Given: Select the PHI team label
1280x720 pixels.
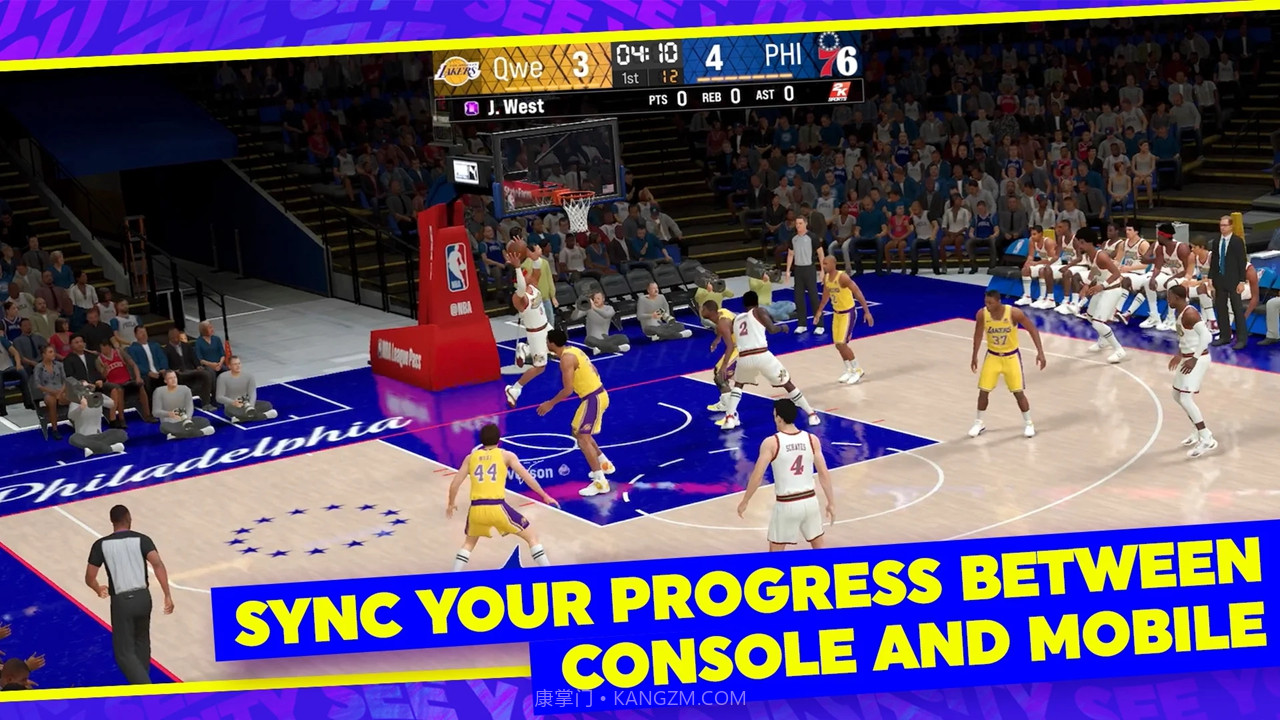Looking at the screenshot, I should pyautogui.click(x=784, y=55).
